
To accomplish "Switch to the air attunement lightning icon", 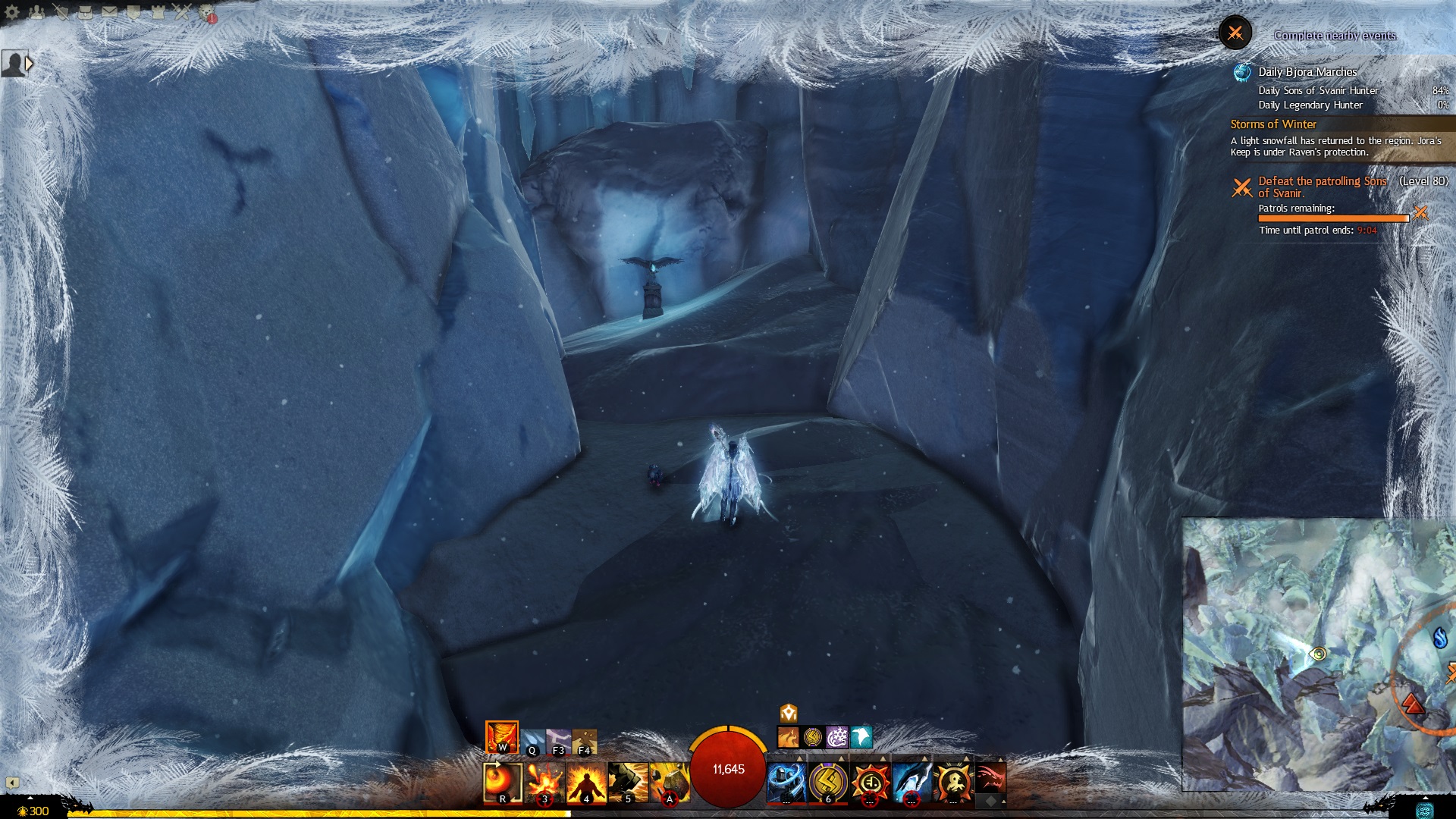I will pyautogui.click(x=558, y=741).
